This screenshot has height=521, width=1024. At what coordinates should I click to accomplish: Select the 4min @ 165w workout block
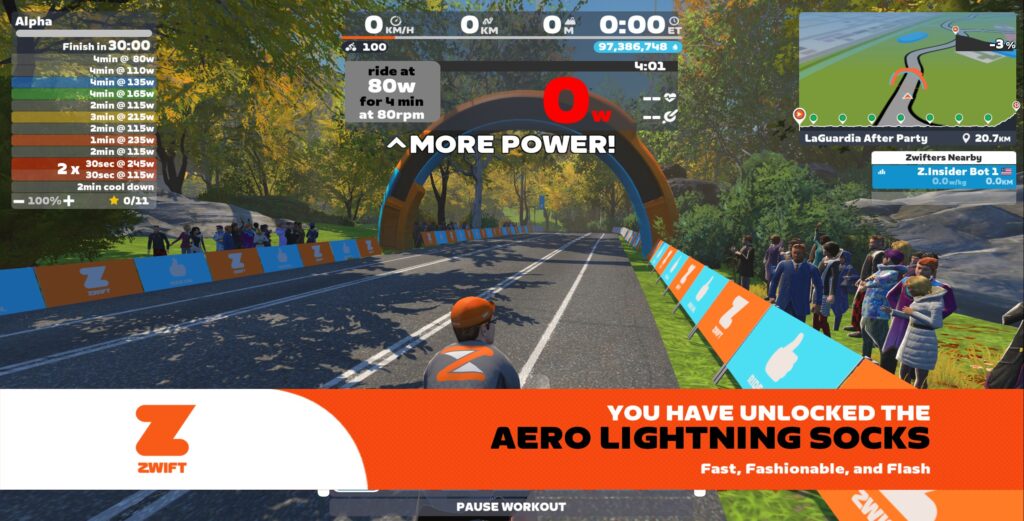[x=85, y=93]
